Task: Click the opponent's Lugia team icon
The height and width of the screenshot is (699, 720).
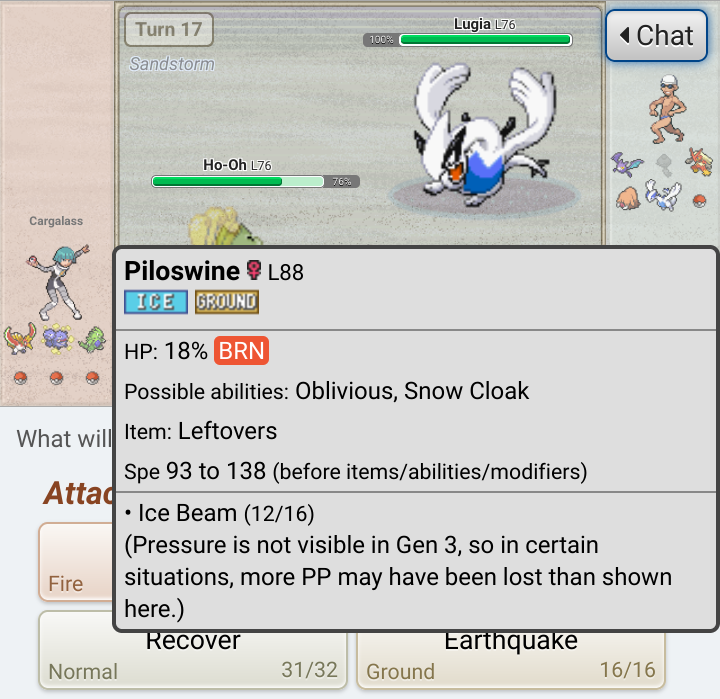Action: (662, 193)
